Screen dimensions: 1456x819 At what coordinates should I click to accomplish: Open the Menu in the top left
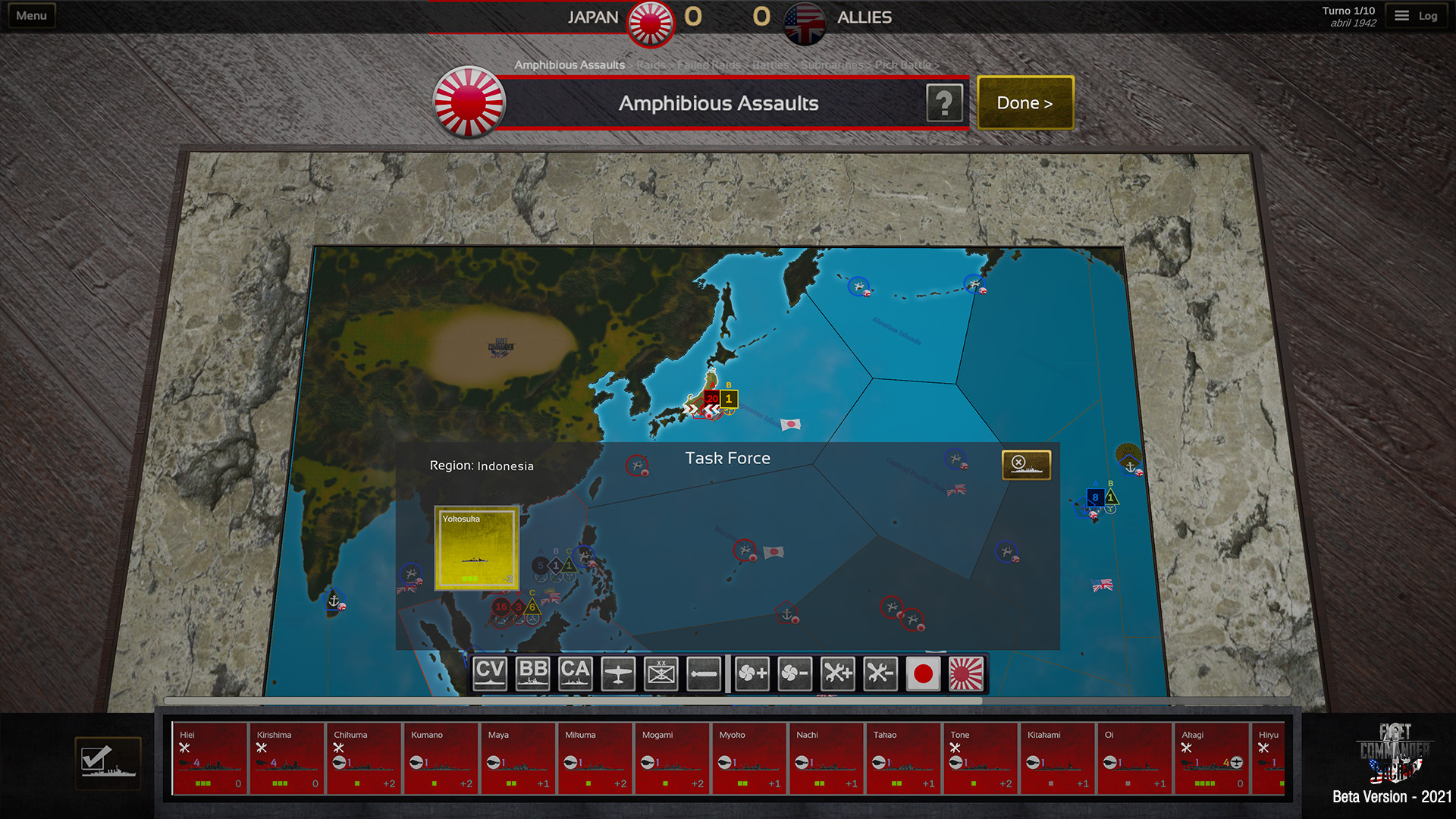[x=30, y=14]
